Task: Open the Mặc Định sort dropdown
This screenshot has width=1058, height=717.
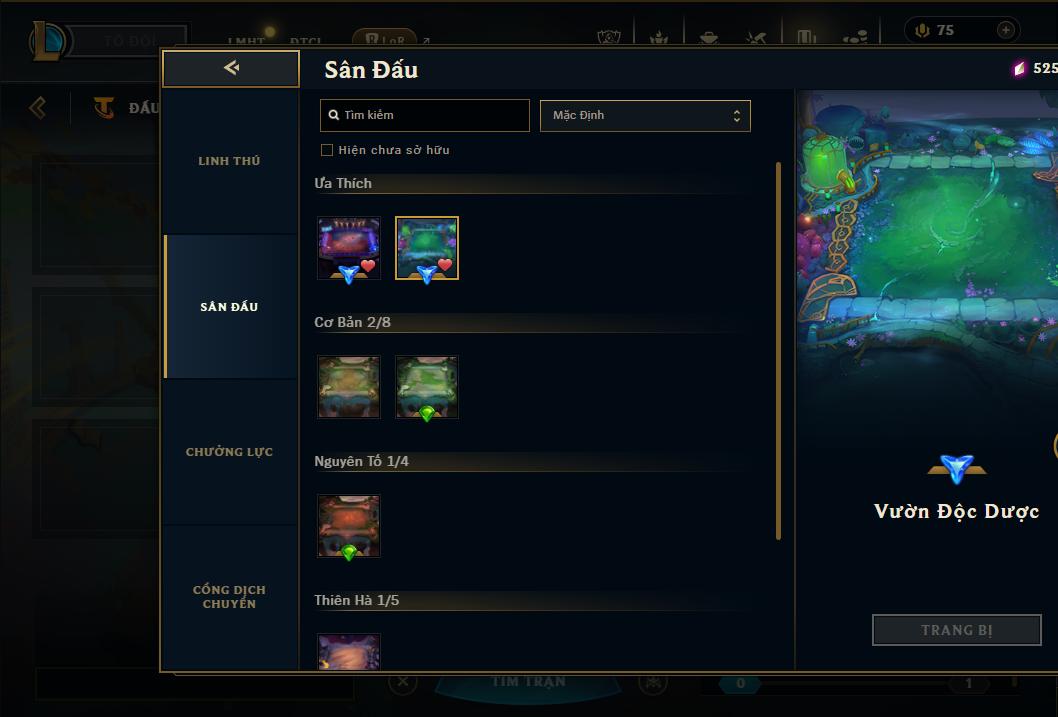Action: pos(645,115)
